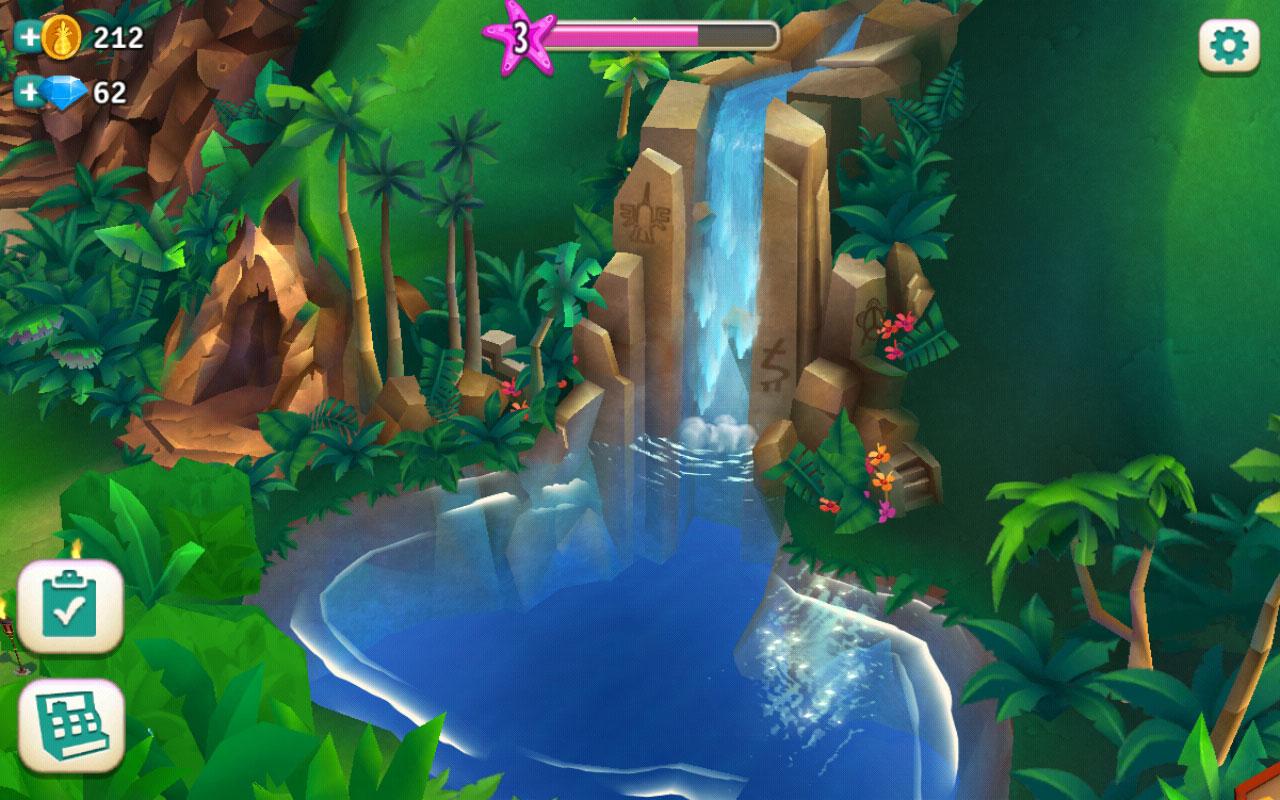This screenshot has height=800, width=1280.
Task: Select the pink level 3 starfish badge
Action: click(x=521, y=36)
